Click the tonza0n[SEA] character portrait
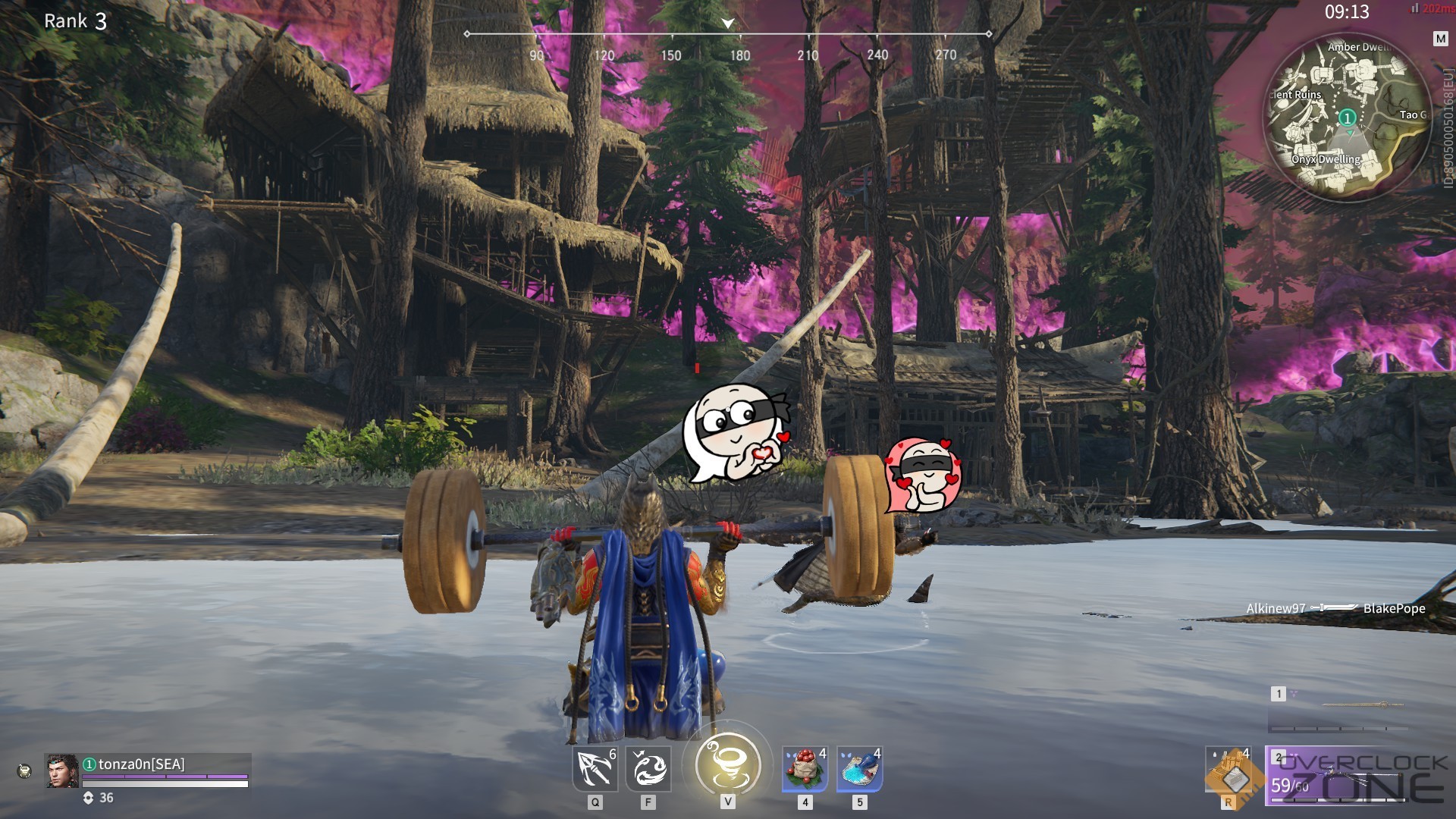 62,771
